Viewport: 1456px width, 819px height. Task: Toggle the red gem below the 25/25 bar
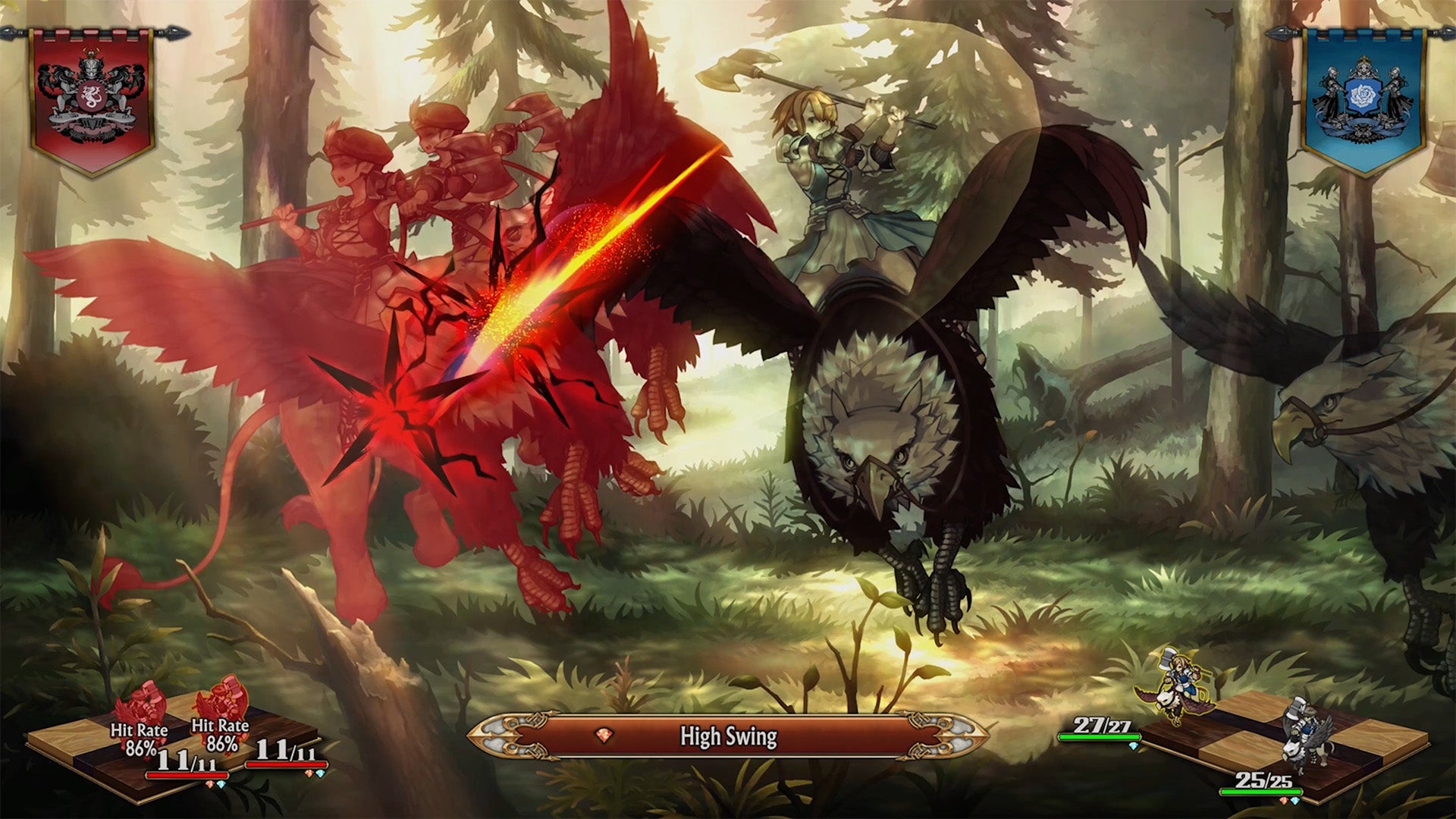1285,802
